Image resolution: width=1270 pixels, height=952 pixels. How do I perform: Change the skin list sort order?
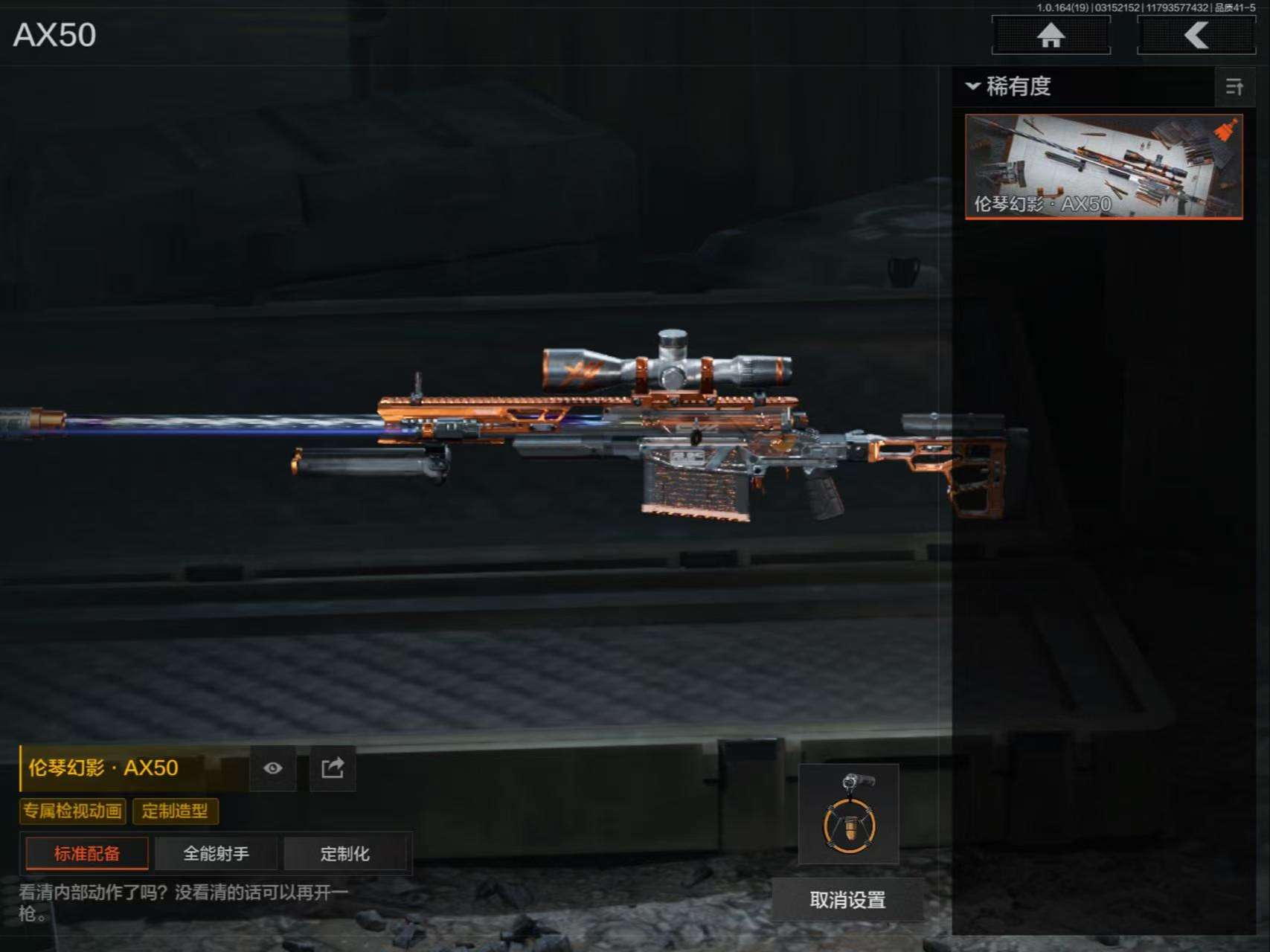(x=1234, y=87)
